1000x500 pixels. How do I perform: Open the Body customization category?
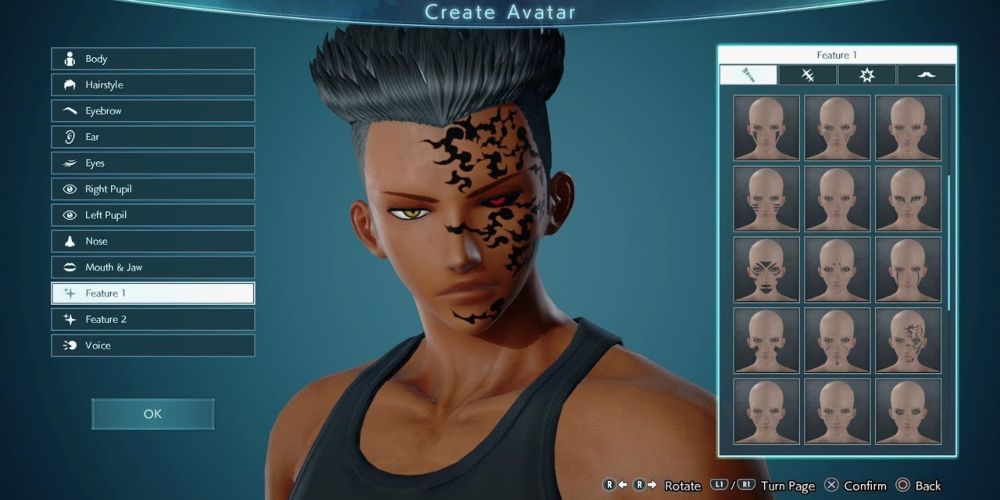[153, 59]
